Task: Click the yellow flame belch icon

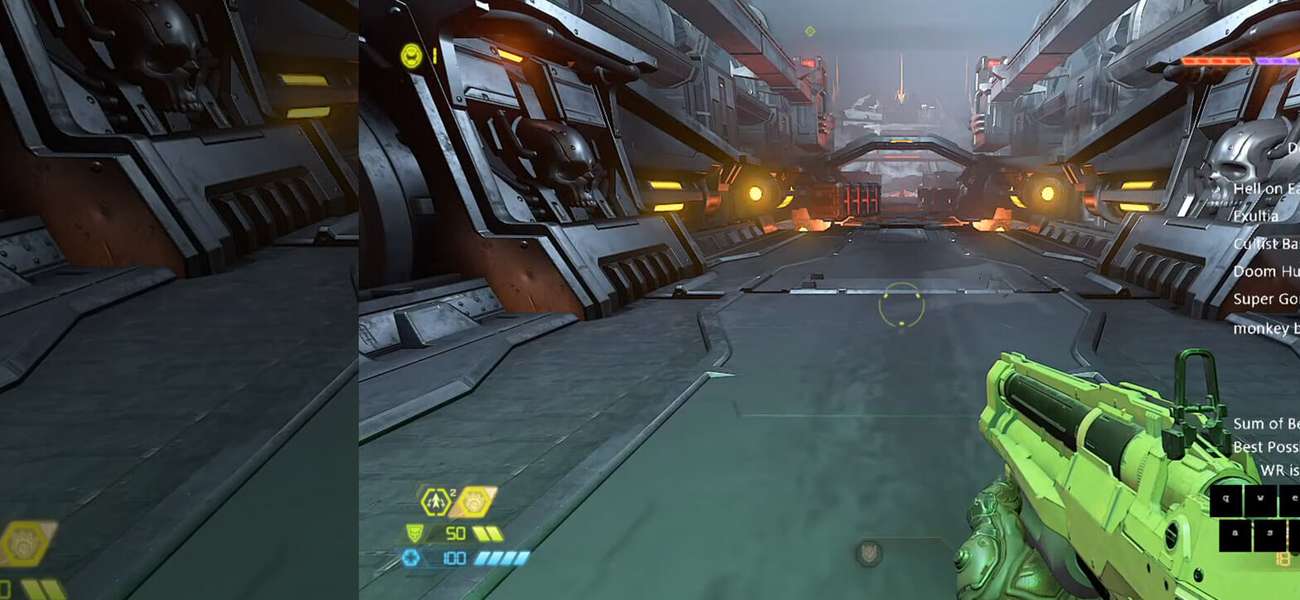Action: 473,501
